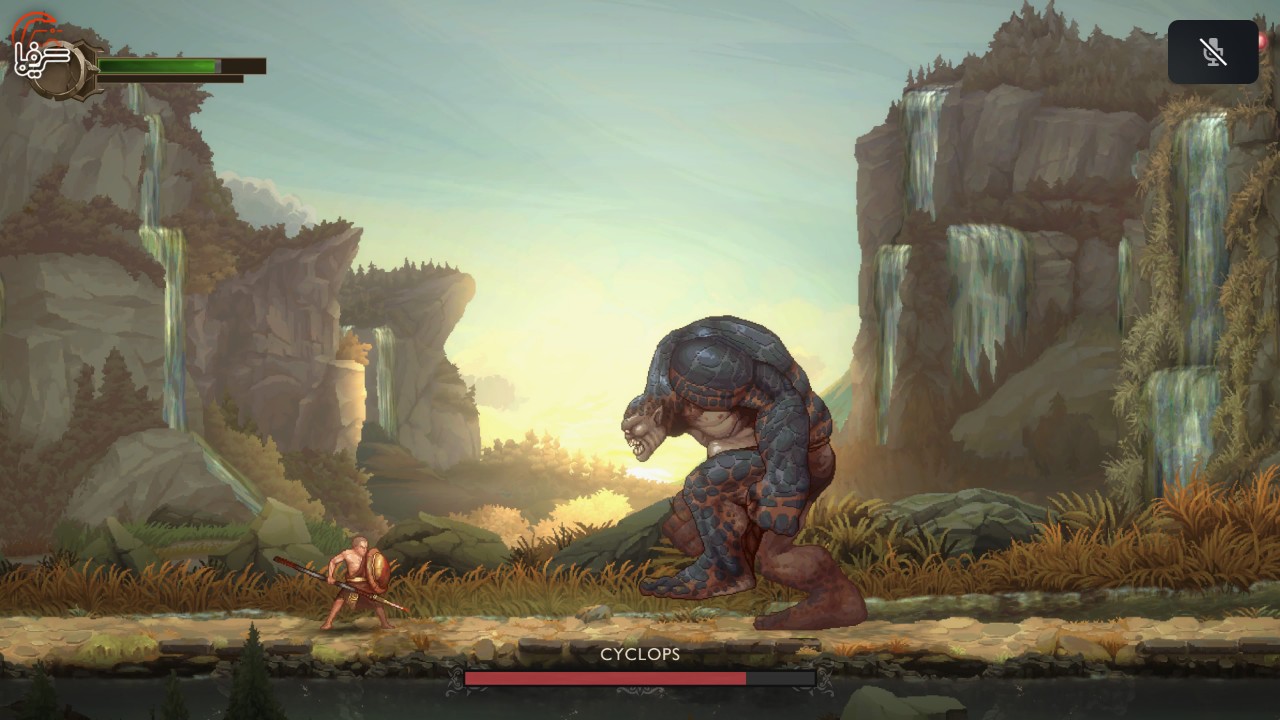
Task: Click the Arabic channel logo glyph
Action: click(x=43, y=58)
